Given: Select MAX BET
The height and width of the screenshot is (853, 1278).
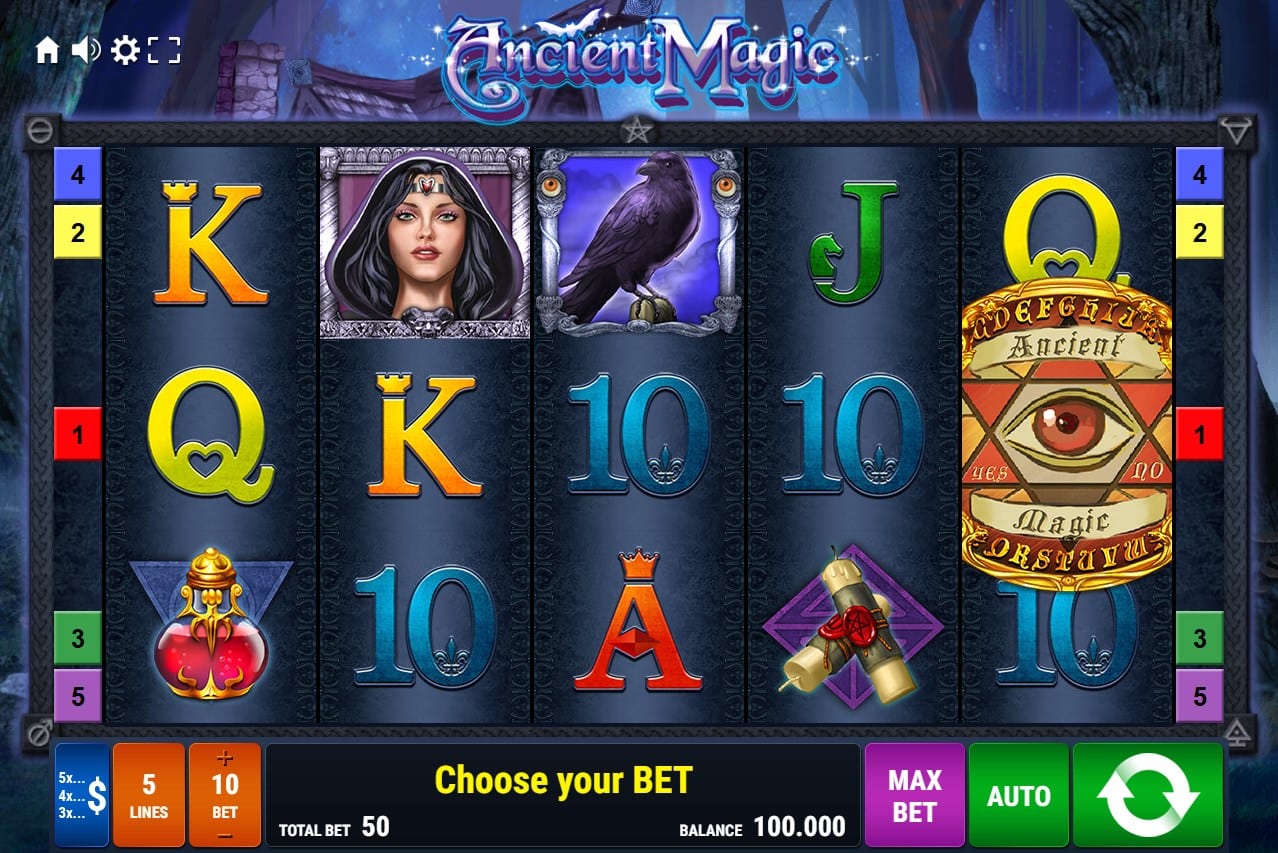Looking at the screenshot, I should [914, 795].
